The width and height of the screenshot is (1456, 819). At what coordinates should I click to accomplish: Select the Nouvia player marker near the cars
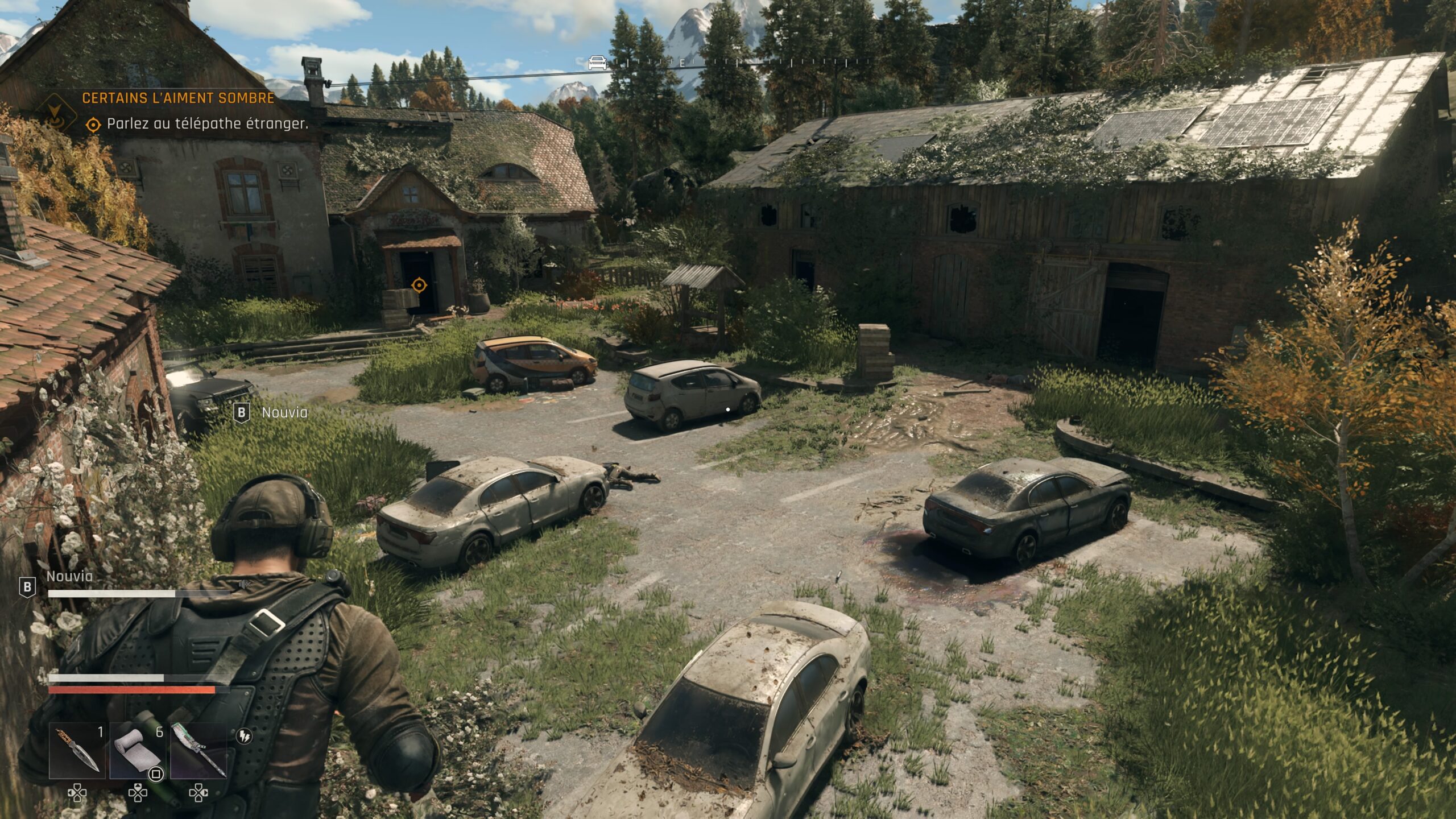coord(272,412)
